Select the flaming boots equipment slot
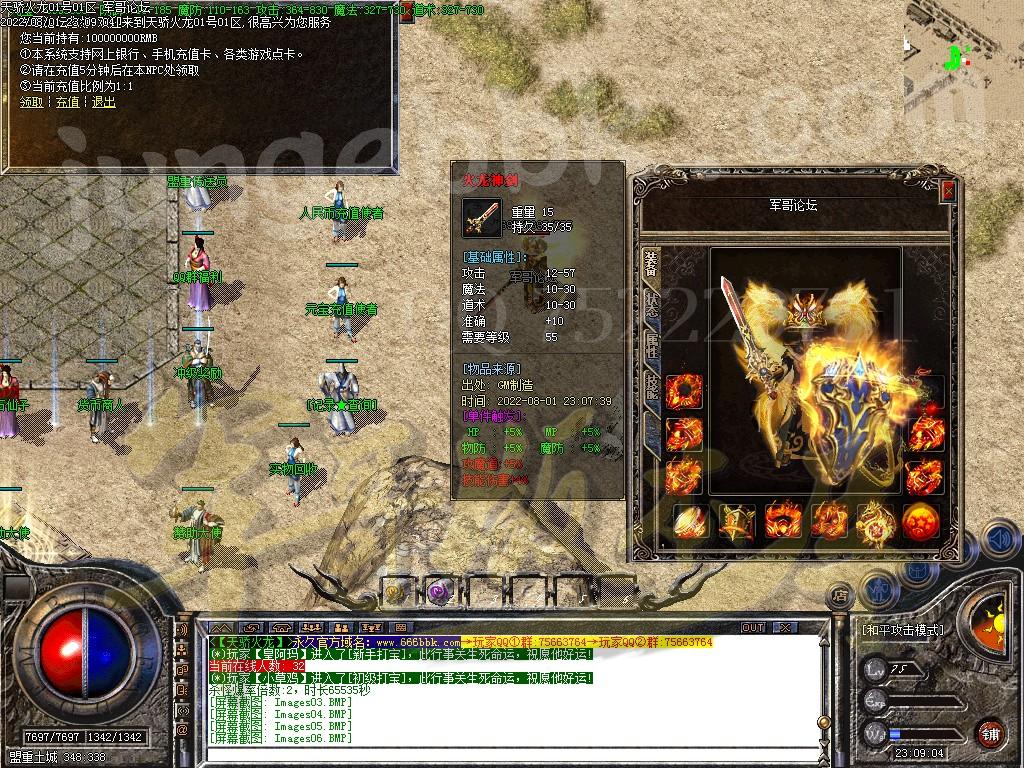This screenshot has height=768, width=1024. 830,521
